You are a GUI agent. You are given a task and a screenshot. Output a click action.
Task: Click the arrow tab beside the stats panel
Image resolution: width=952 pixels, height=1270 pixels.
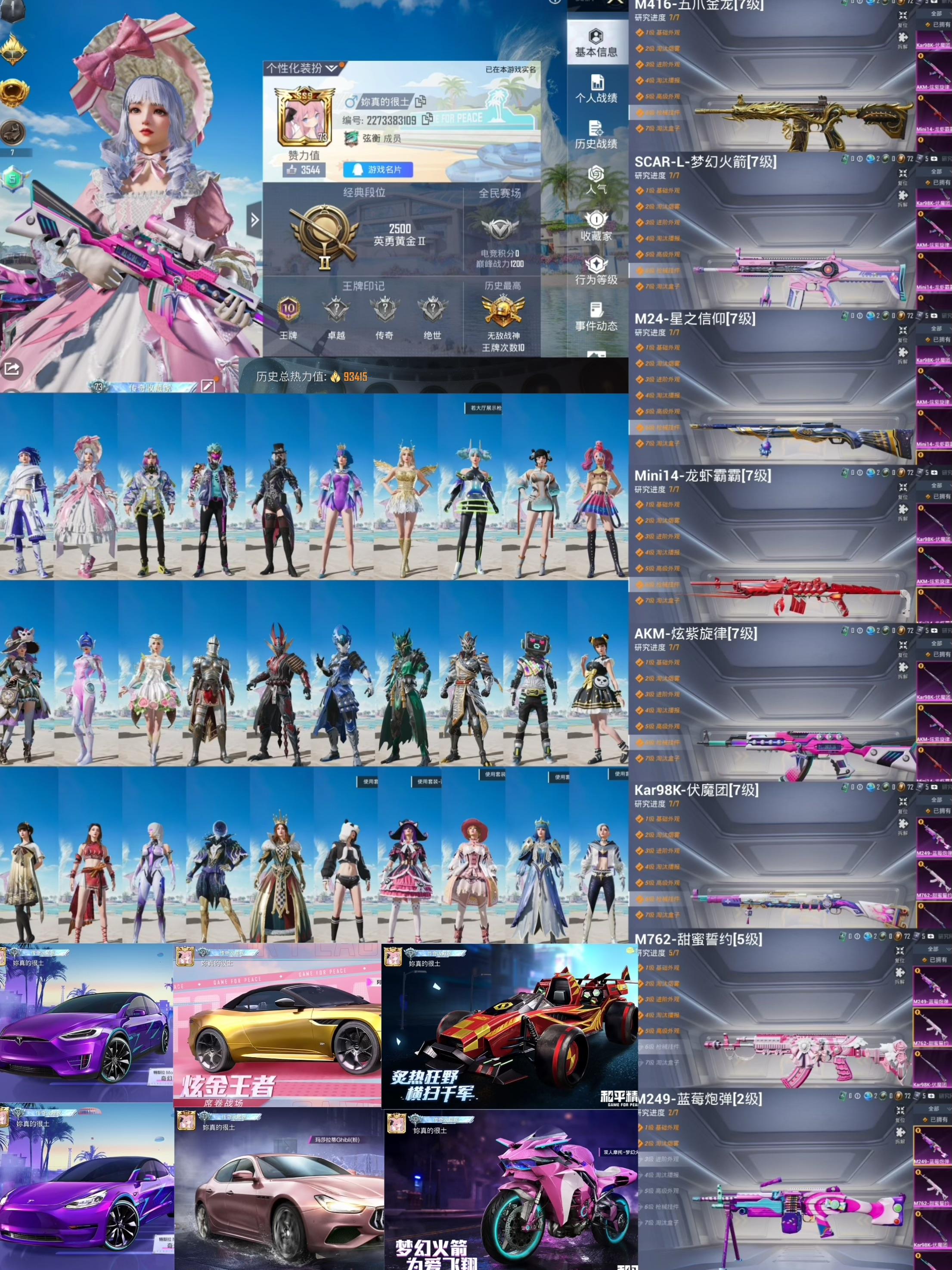[254, 219]
